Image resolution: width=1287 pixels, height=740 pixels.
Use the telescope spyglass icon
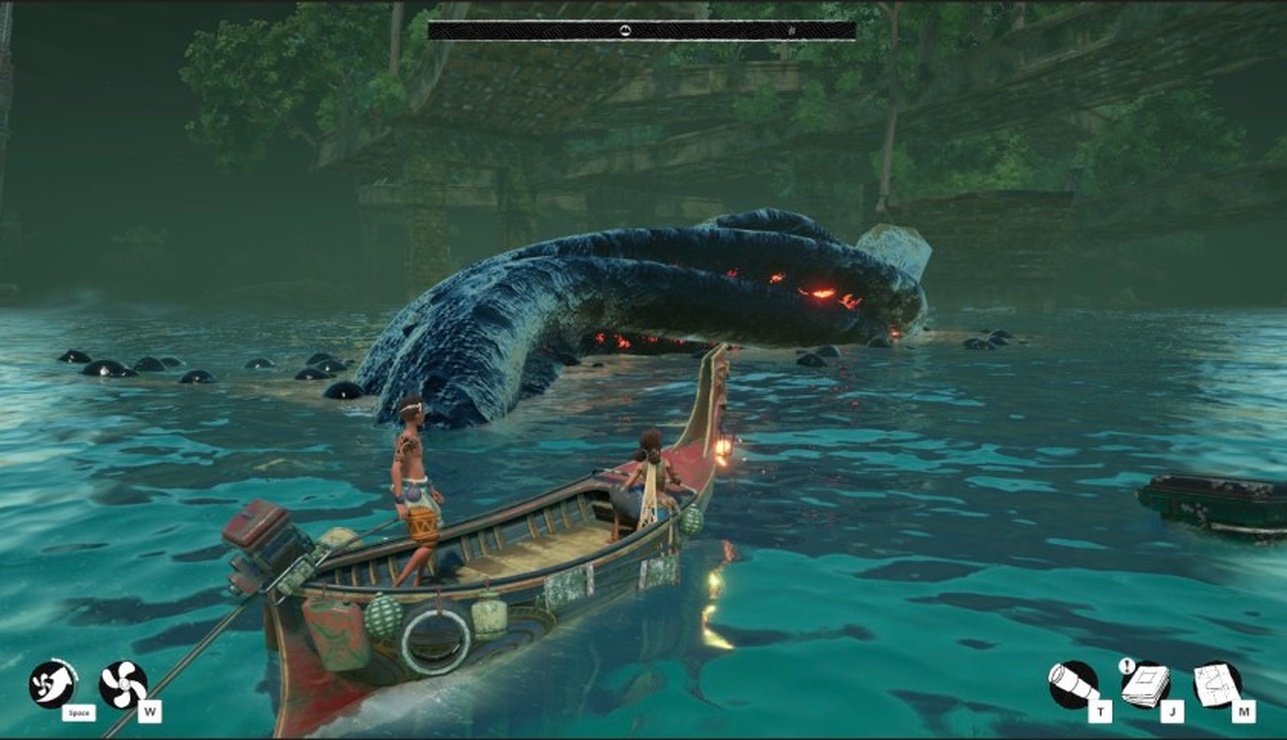[x=1072, y=685]
